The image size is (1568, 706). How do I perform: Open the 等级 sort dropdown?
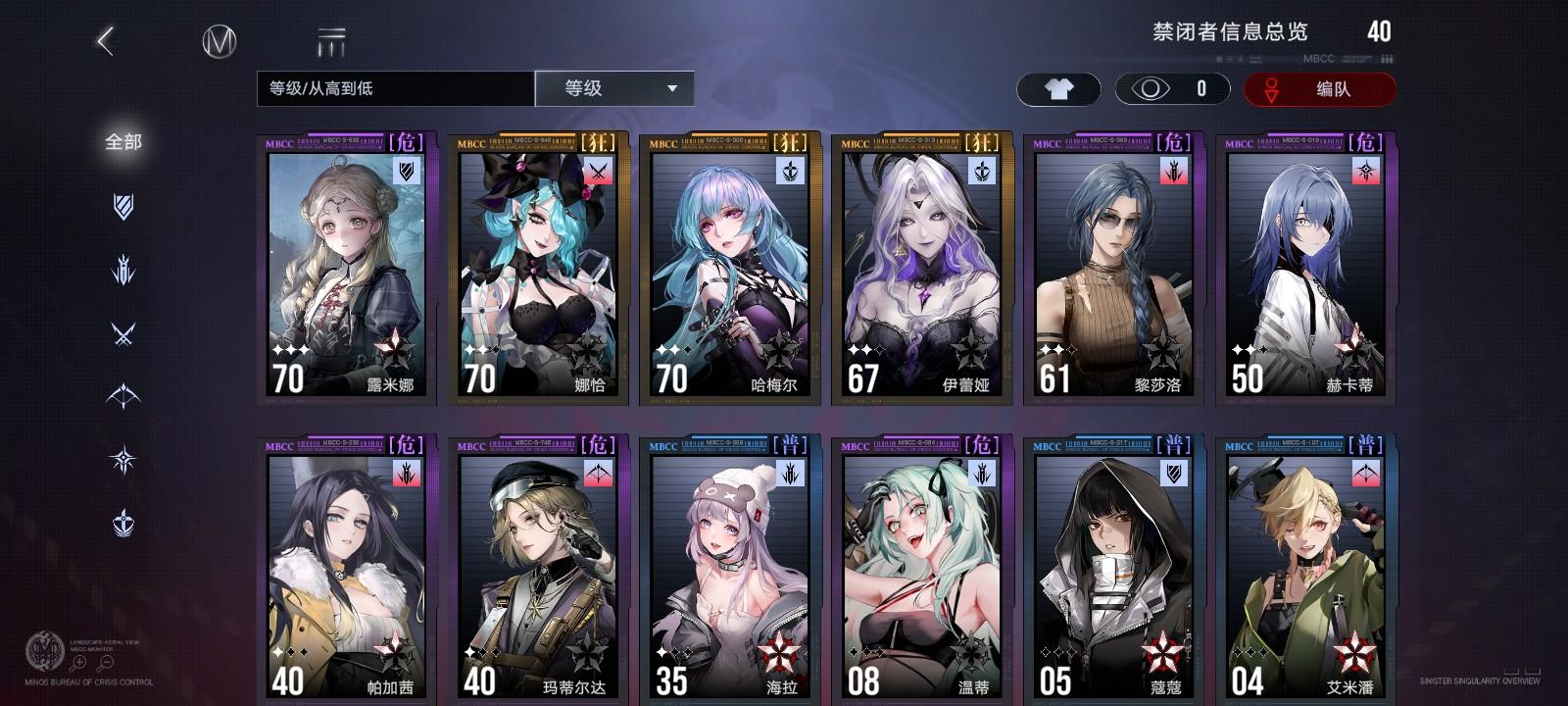coord(612,88)
